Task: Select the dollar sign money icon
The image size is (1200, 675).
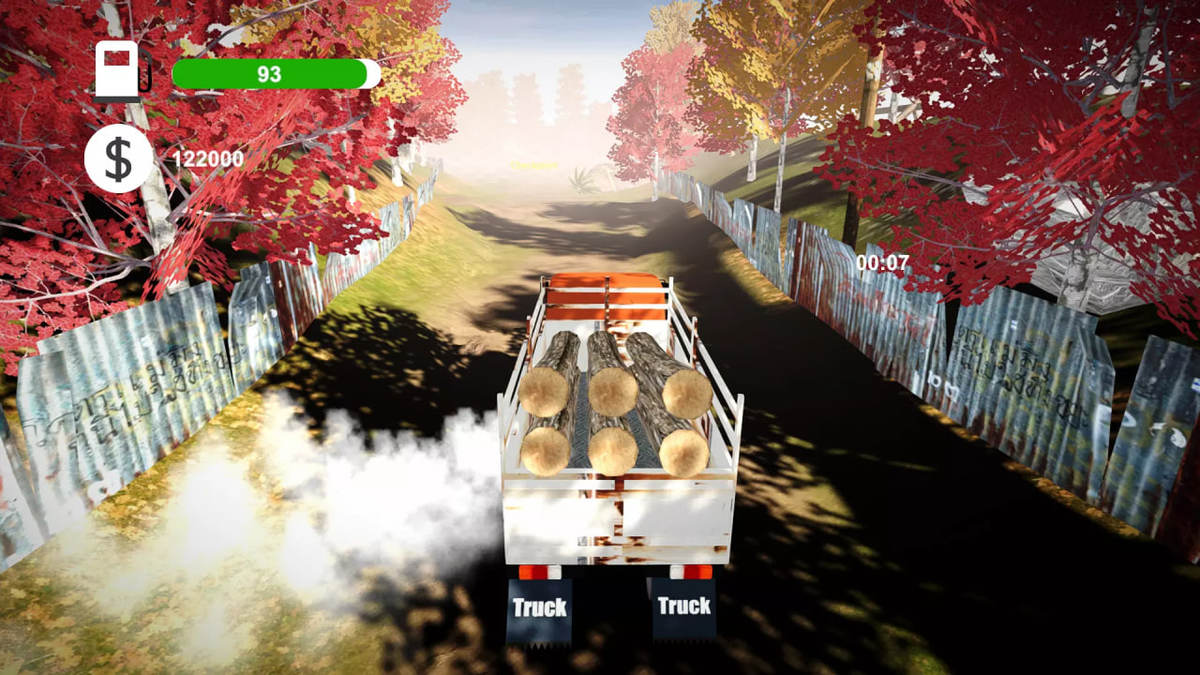Action: coord(119,159)
